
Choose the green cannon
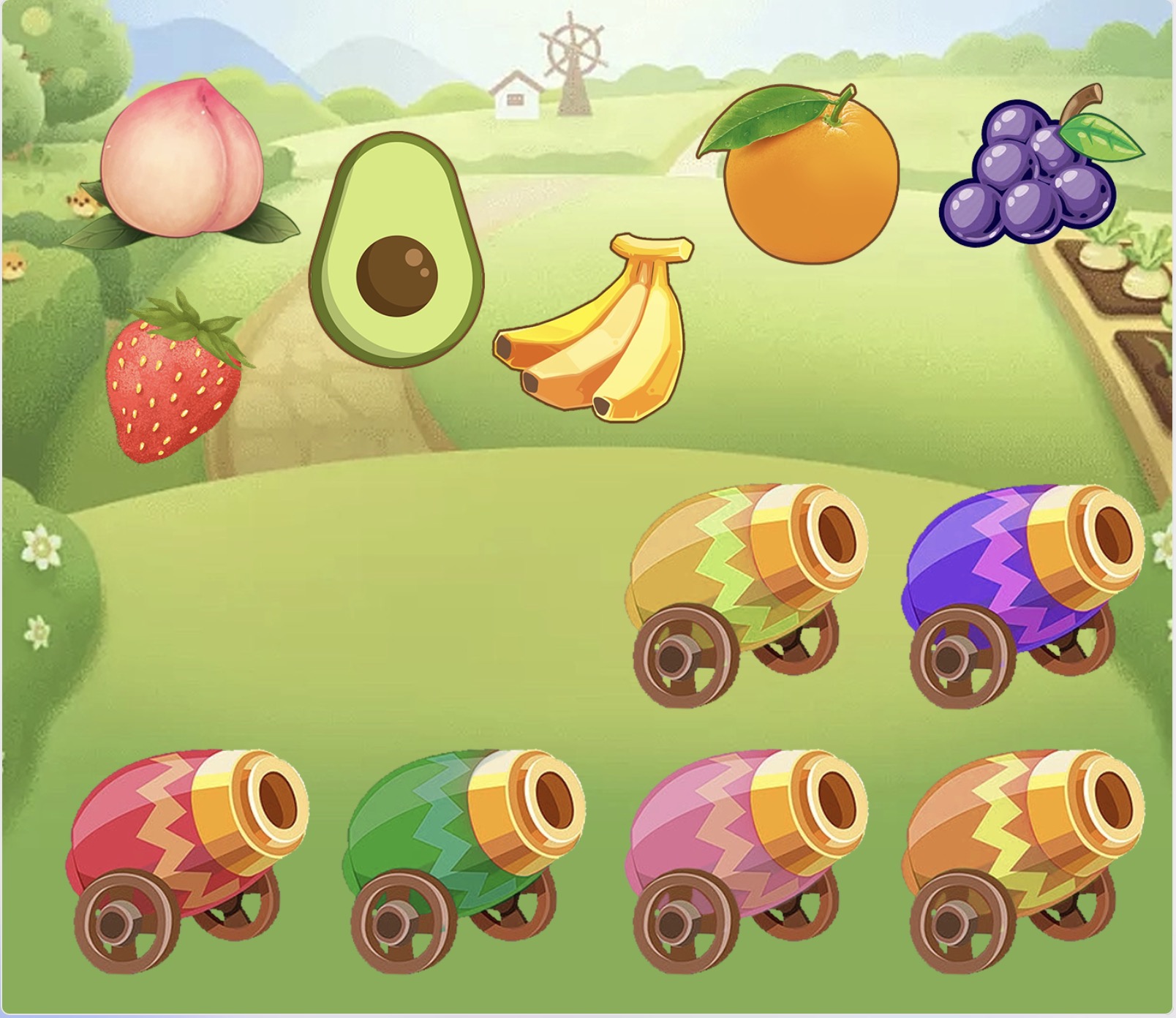pos(464,856)
